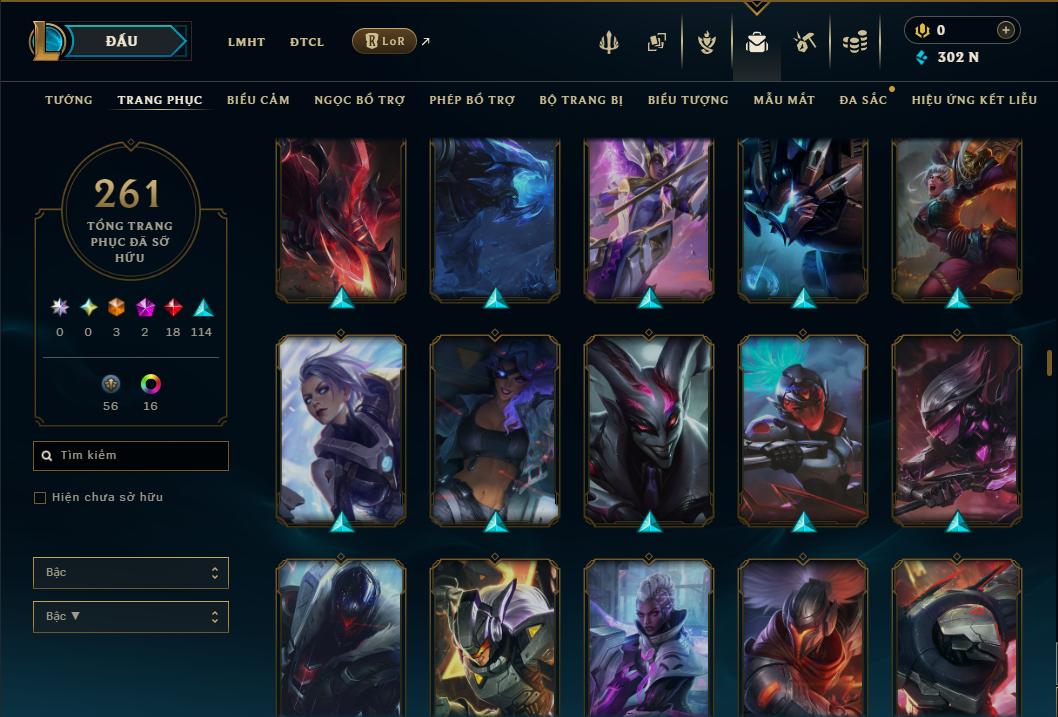Switch to the TƯỚNG tab
This screenshot has width=1058, height=717.
click(69, 100)
